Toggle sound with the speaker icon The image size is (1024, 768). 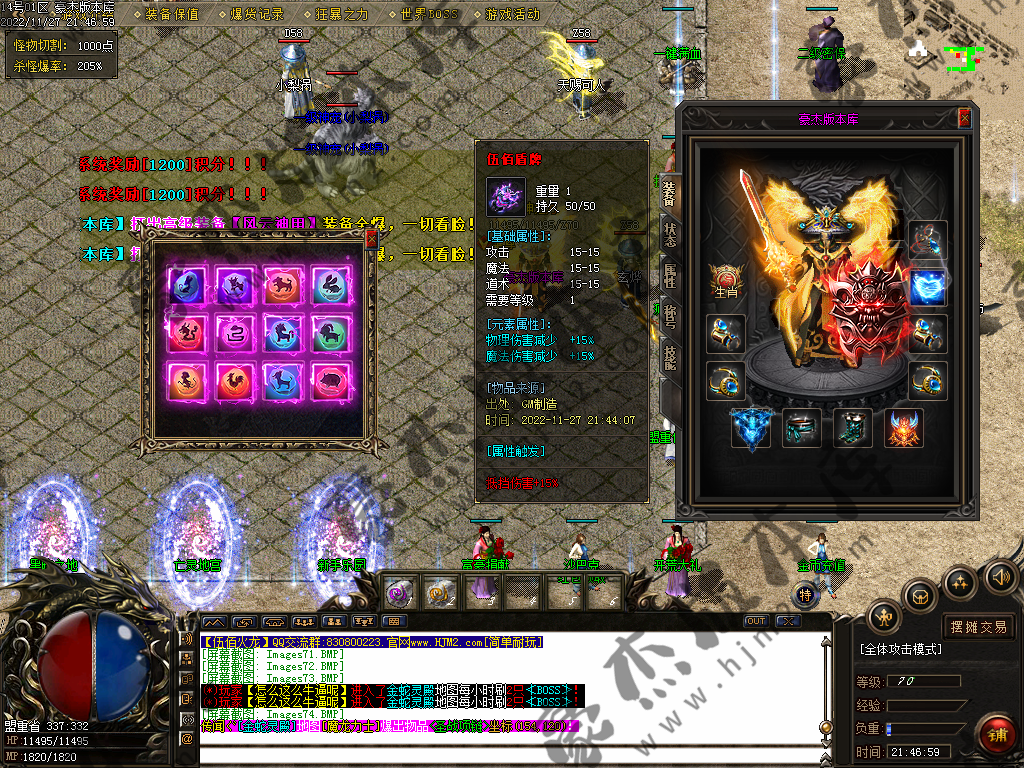1000,577
